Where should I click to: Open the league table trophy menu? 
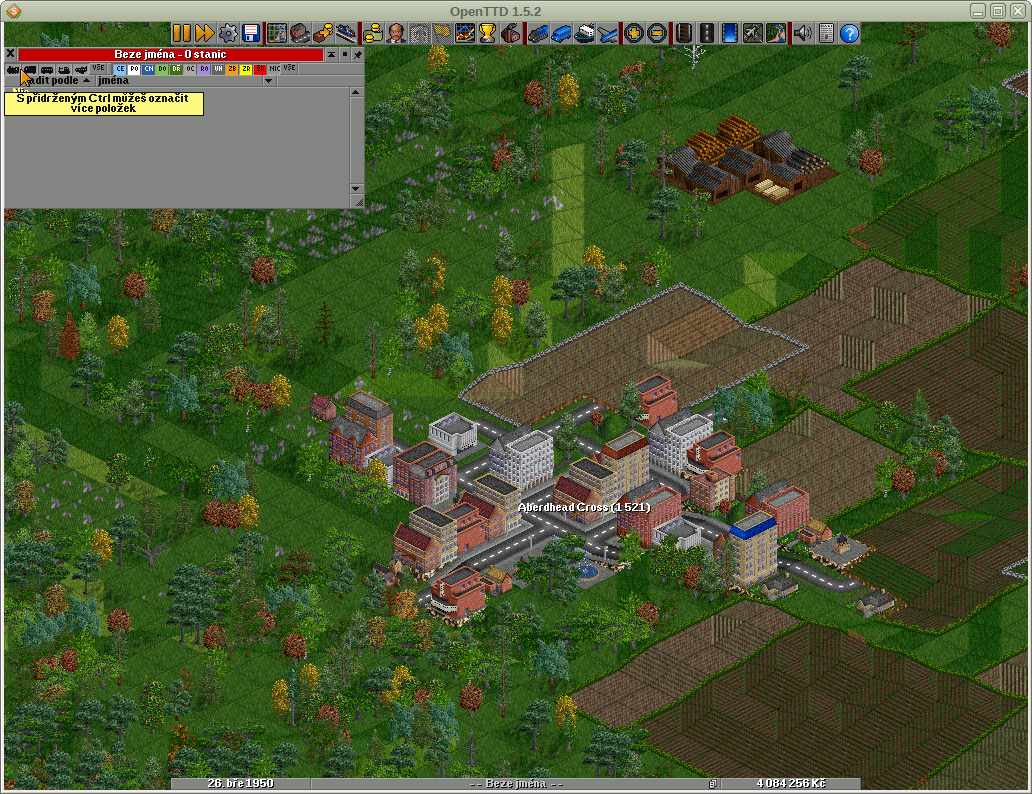coord(488,34)
